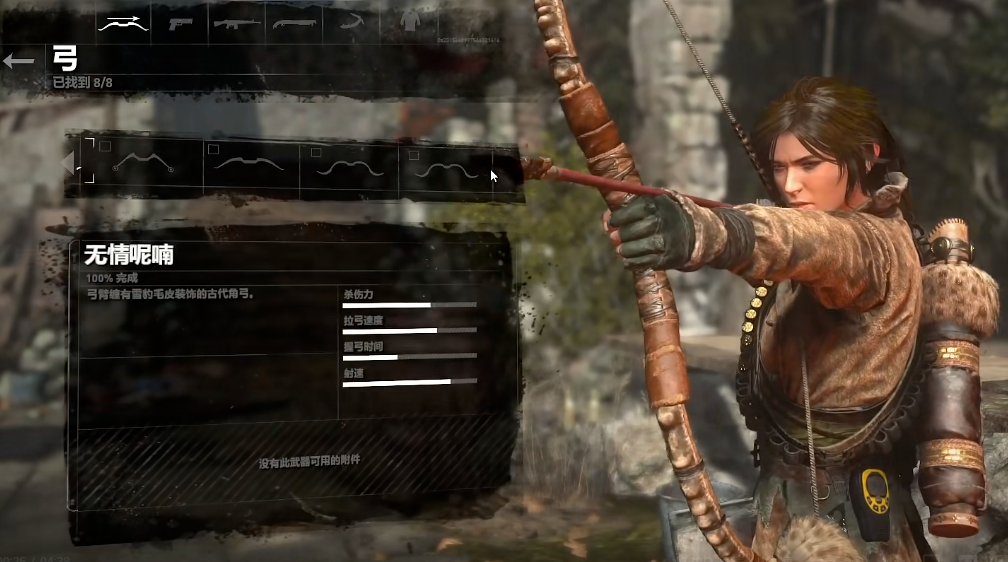Viewport: 1008px width, 562px height.
Task: Switch to the bow weapon tab
Action: [123, 24]
